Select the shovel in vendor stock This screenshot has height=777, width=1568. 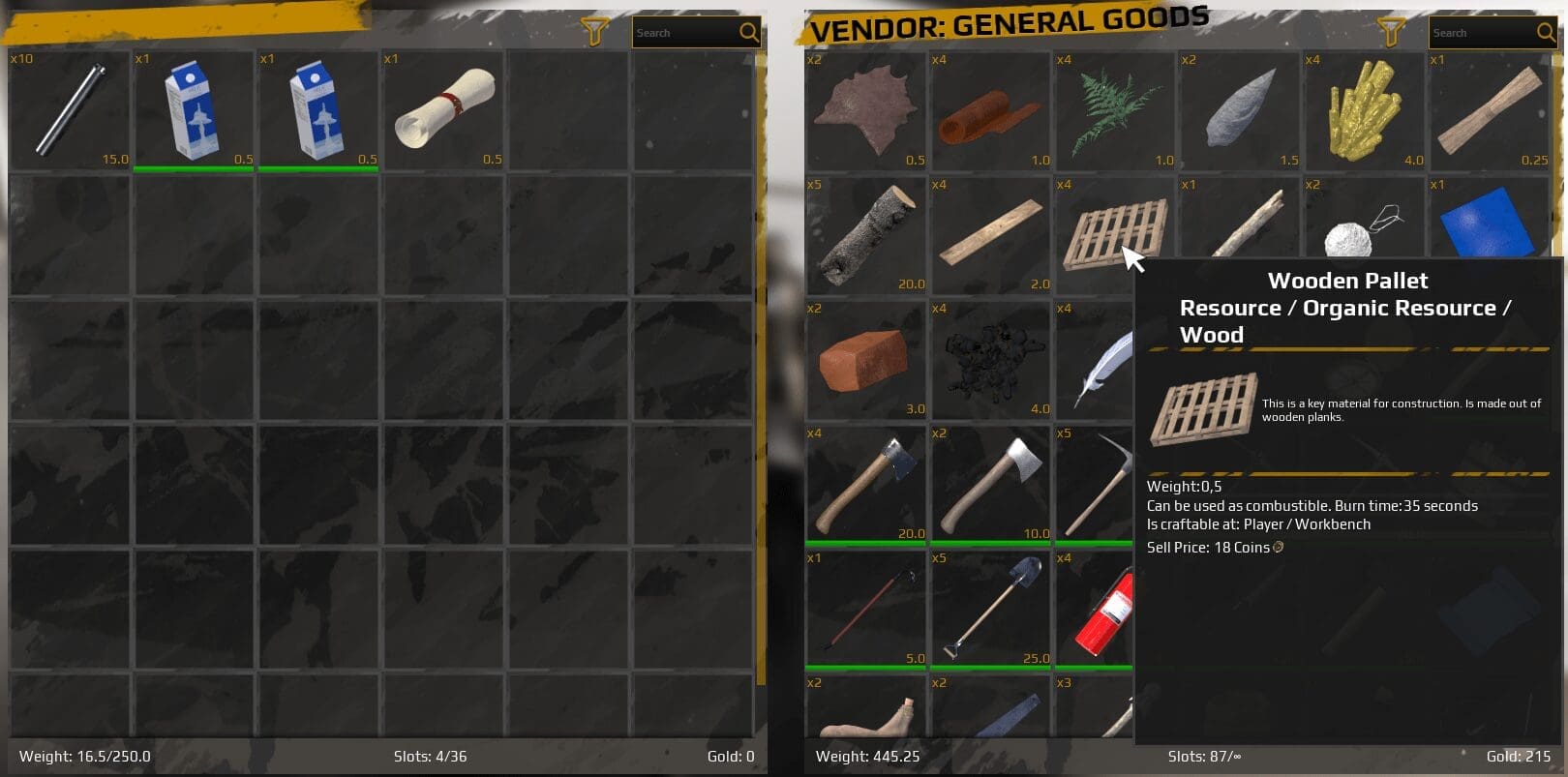click(x=990, y=610)
